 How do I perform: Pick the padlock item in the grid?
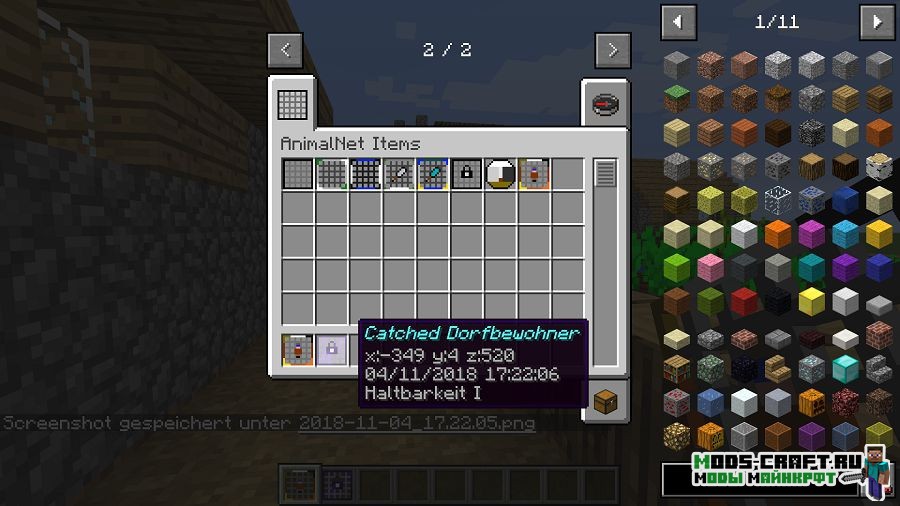click(467, 174)
